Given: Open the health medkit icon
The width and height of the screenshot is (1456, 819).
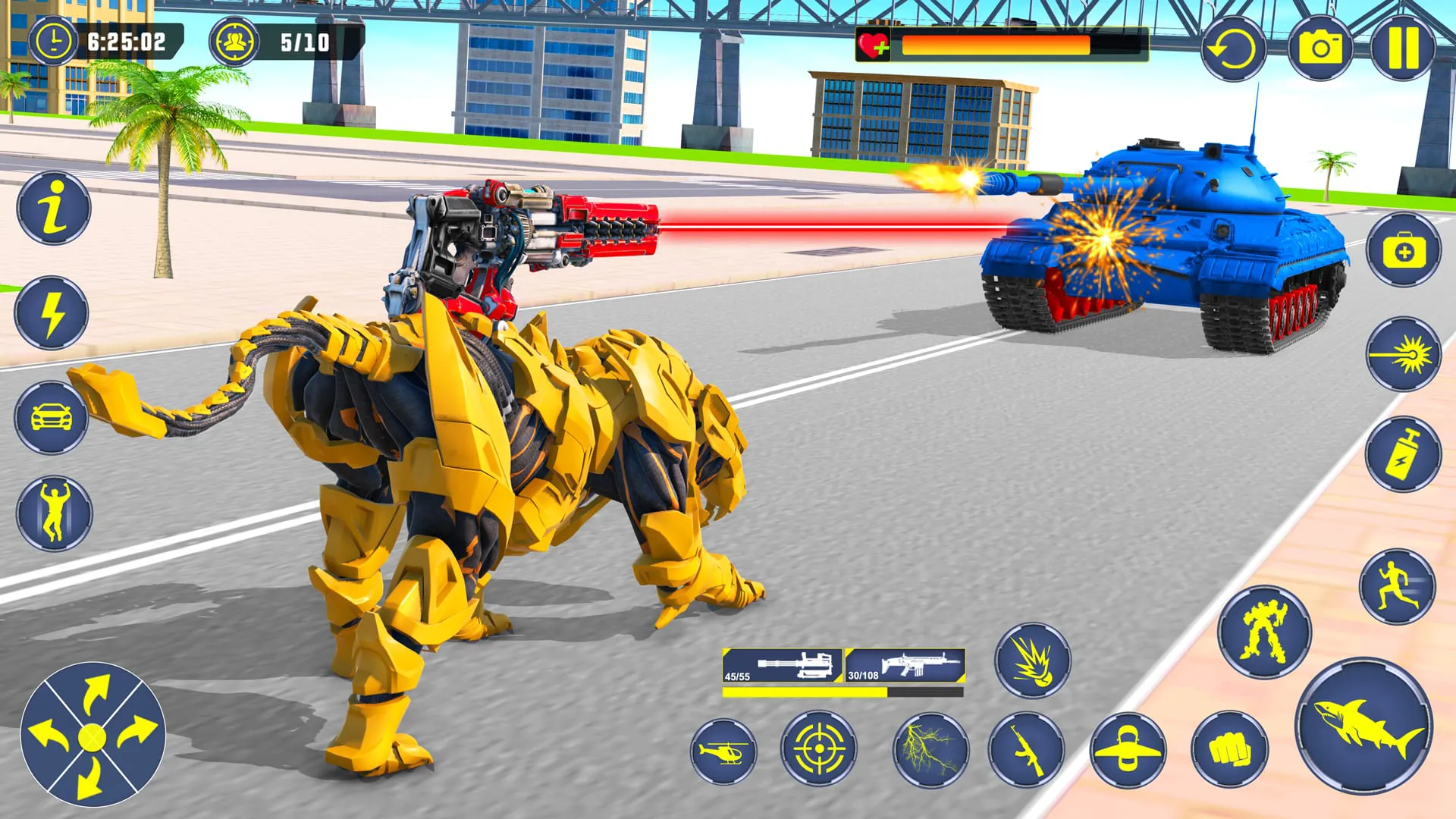Looking at the screenshot, I should (x=1403, y=250).
